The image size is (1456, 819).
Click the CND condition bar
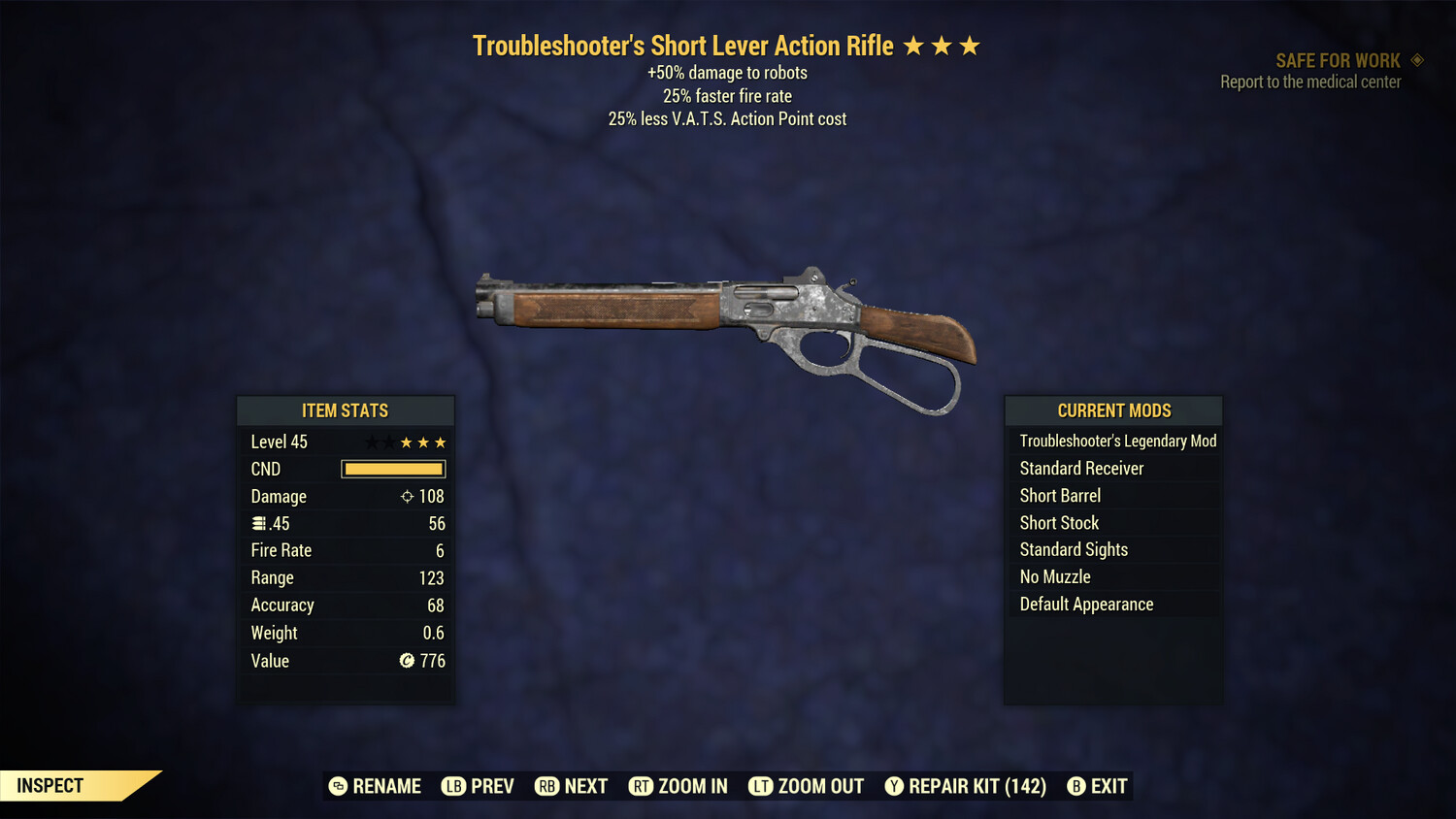[393, 469]
